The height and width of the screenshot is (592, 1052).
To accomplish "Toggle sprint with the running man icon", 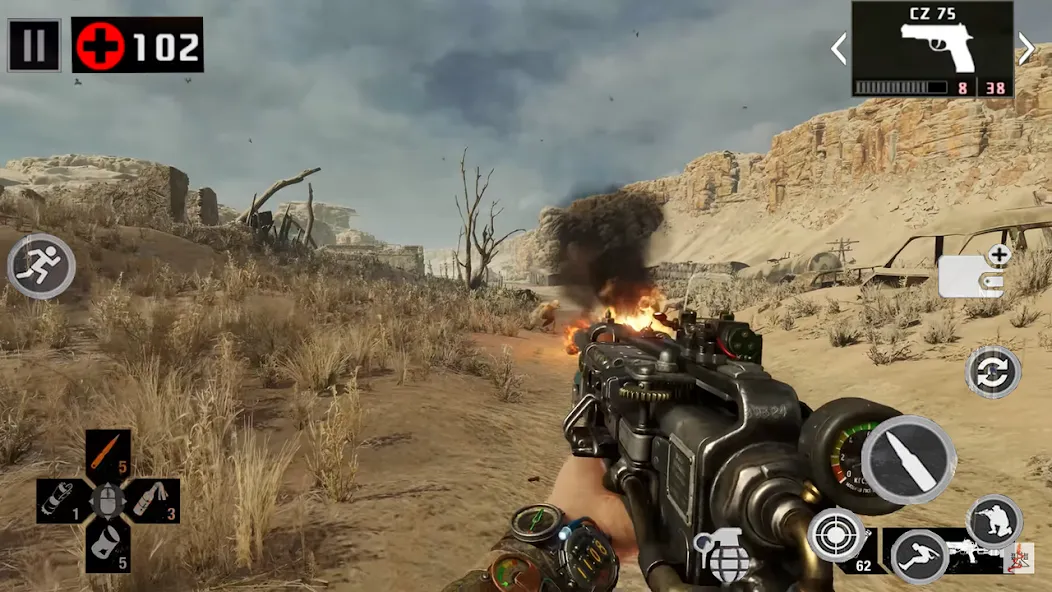I will coord(41,266).
